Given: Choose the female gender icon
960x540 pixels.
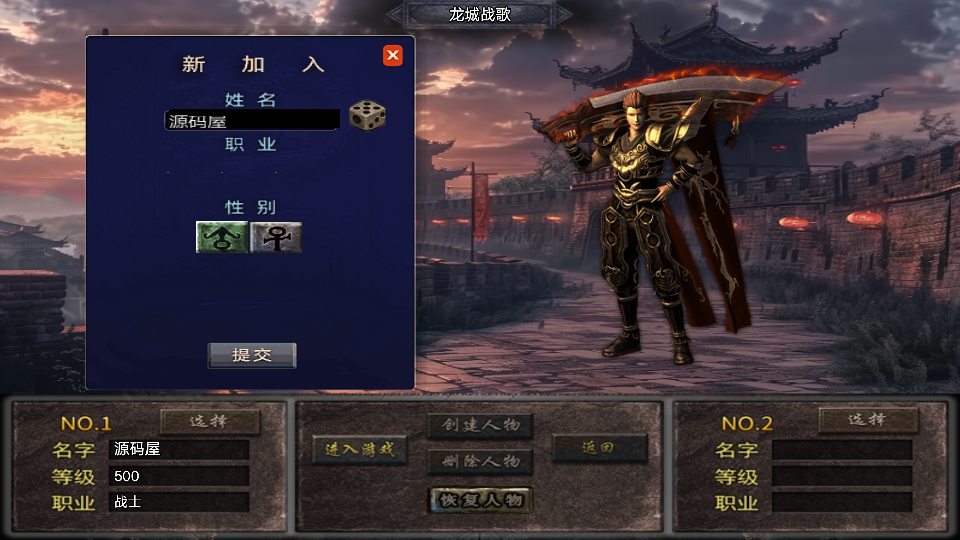Looking at the screenshot, I should coord(276,237).
